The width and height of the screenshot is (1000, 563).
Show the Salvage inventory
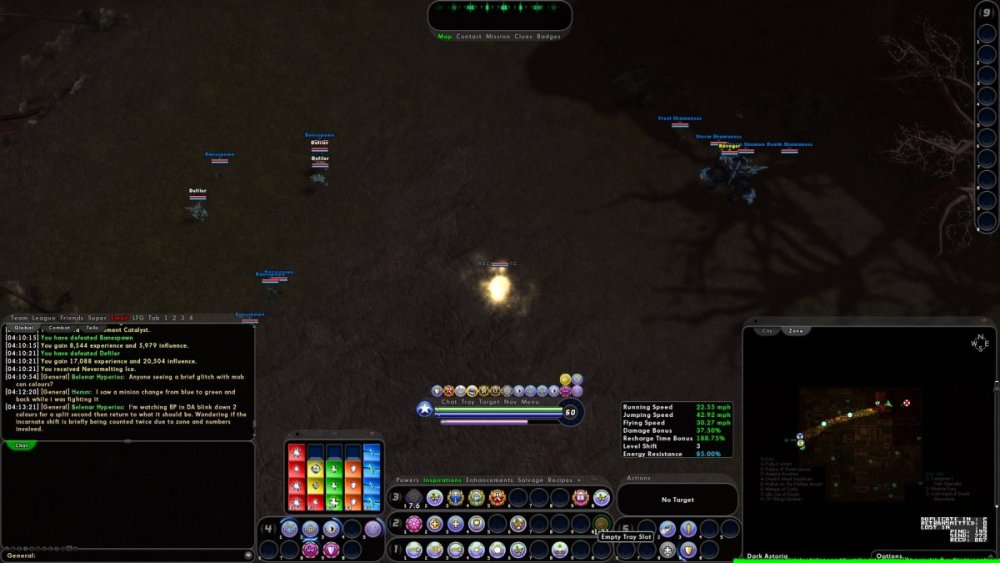coord(531,480)
